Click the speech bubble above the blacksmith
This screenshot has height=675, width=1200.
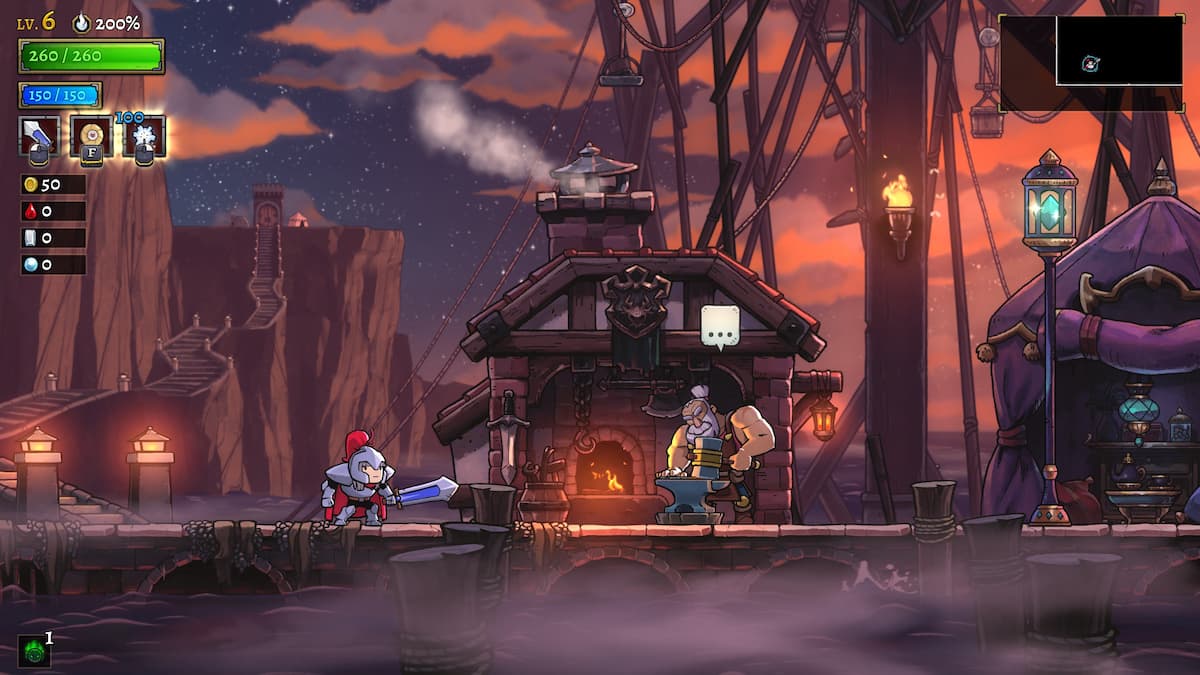[x=720, y=326]
